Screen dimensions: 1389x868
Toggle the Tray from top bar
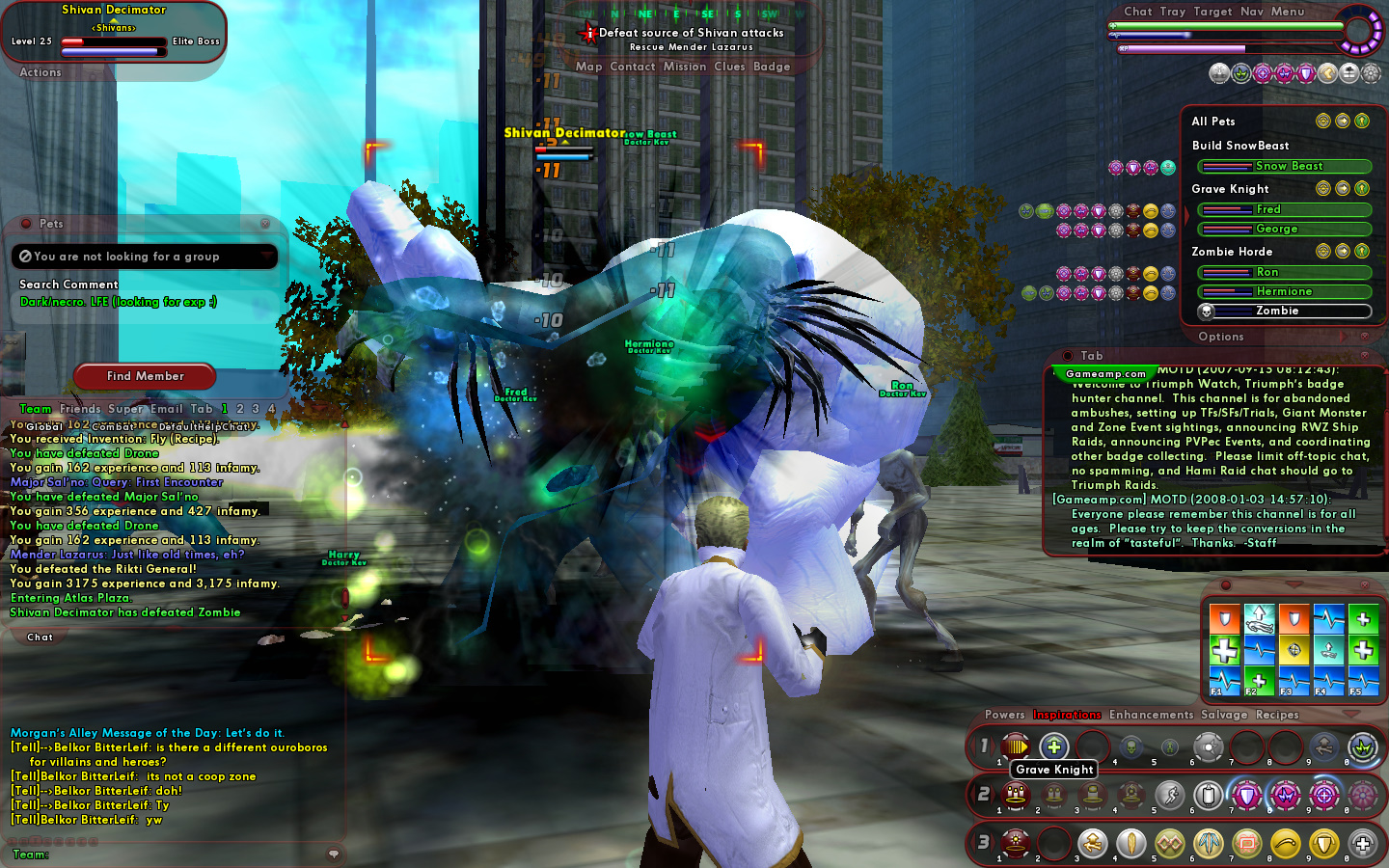[x=1173, y=12]
